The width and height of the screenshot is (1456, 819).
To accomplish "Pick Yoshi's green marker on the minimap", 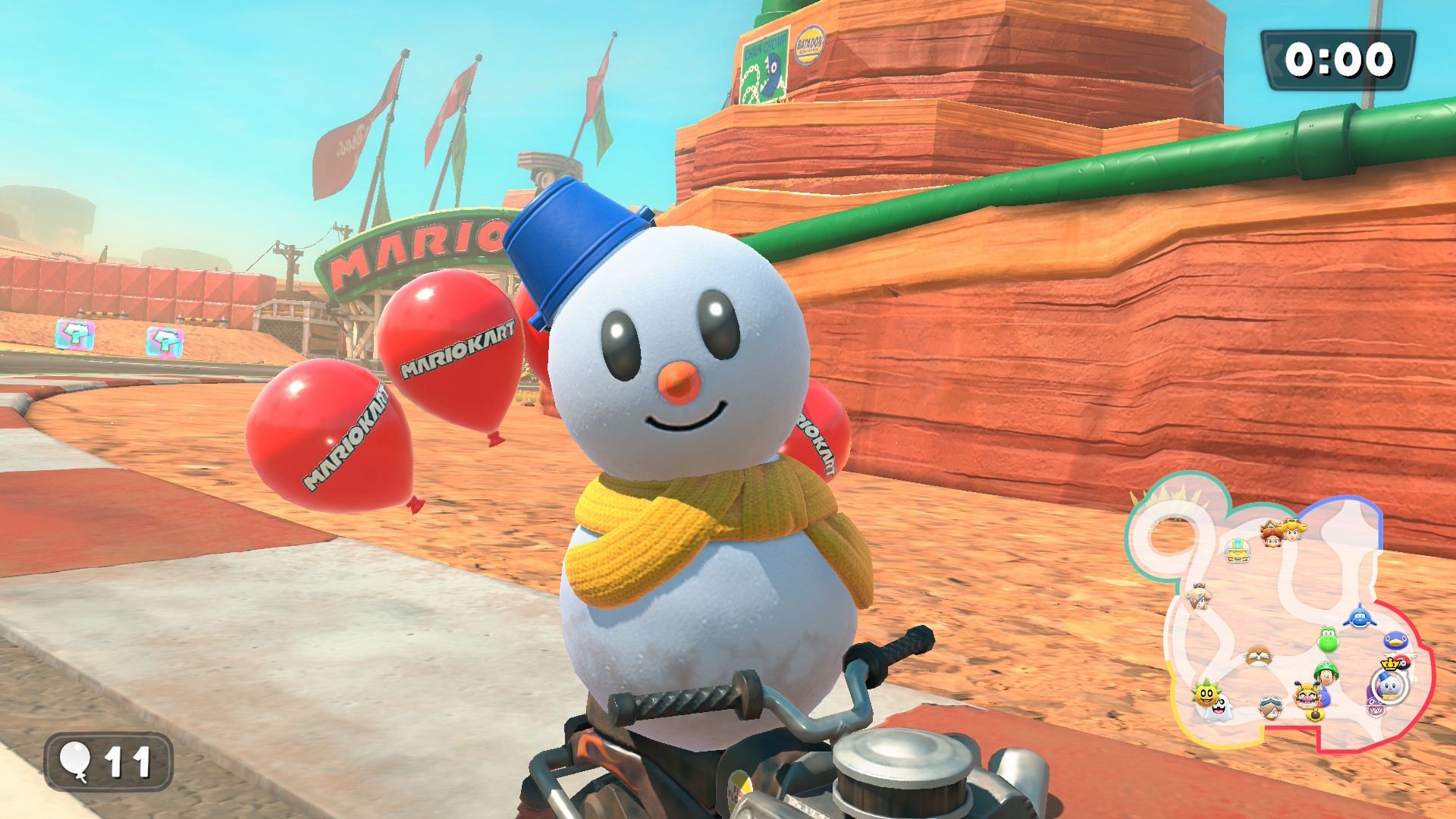I will (1328, 641).
